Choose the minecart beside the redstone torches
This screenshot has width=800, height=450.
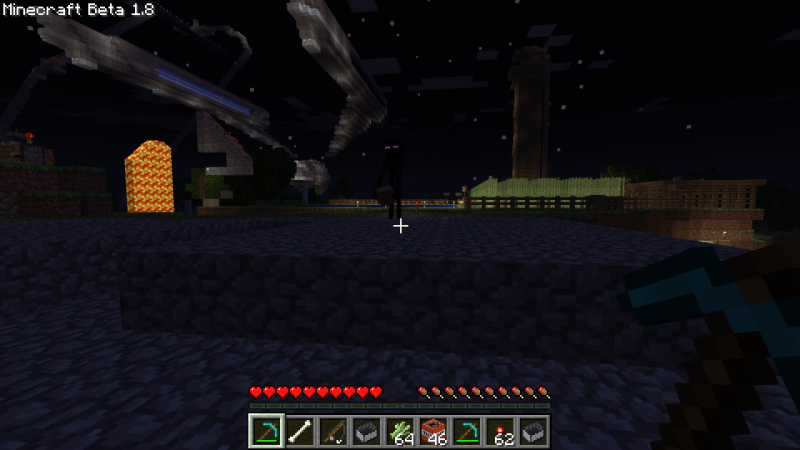(x=533, y=431)
